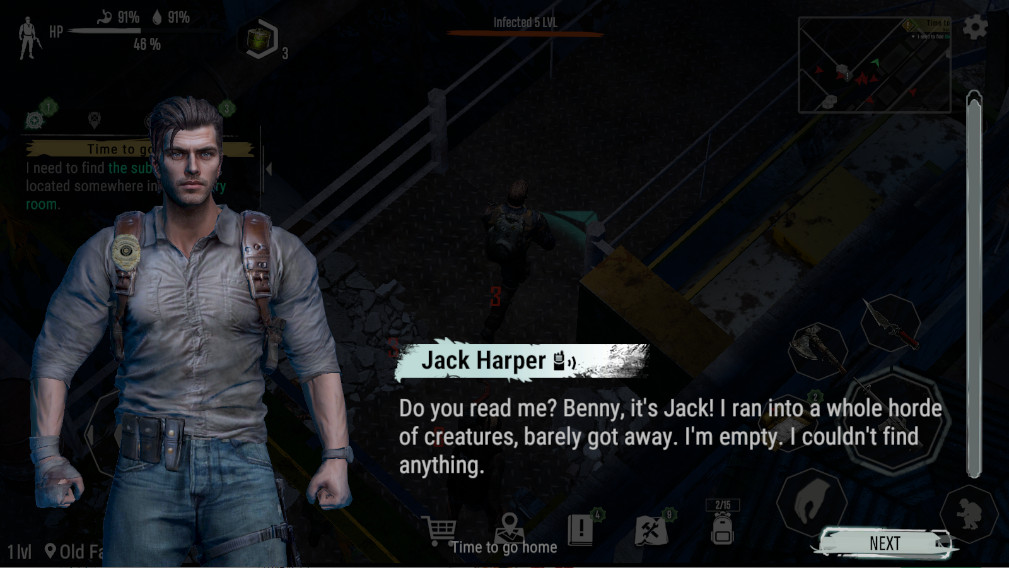This screenshot has height=568, width=1009.
Task: Select the "Time to go" quest banner
Action: [90, 149]
